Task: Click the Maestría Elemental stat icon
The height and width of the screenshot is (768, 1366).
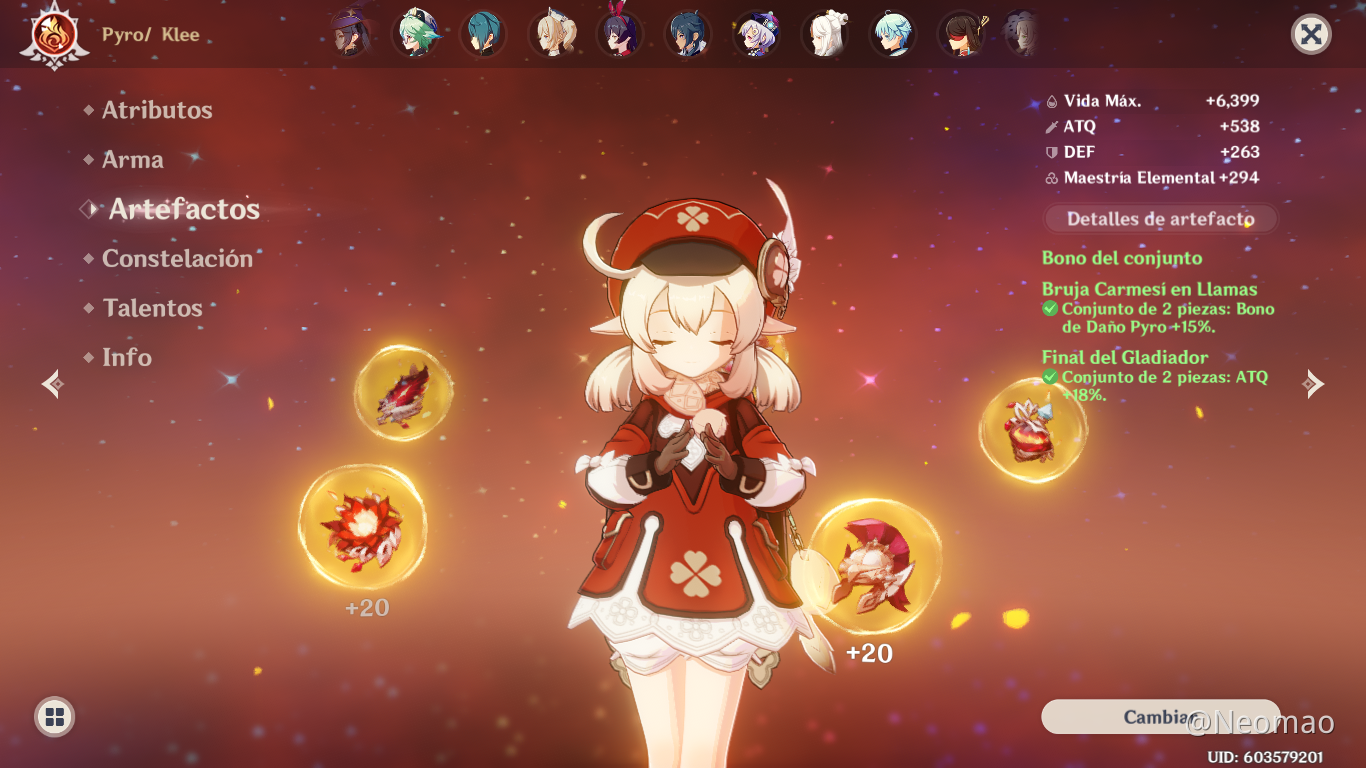Action: (1052, 178)
